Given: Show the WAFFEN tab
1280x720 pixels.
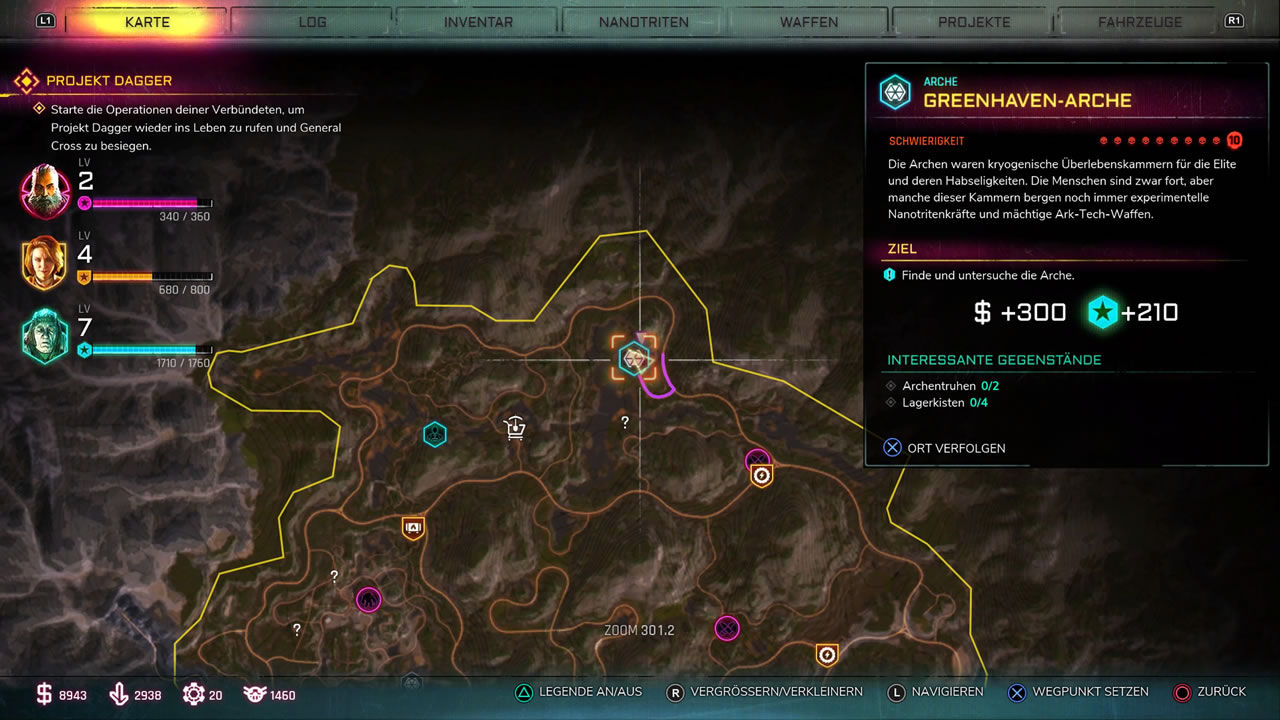Looking at the screenshot, I should pyautogui.click(x=809, y=22).
